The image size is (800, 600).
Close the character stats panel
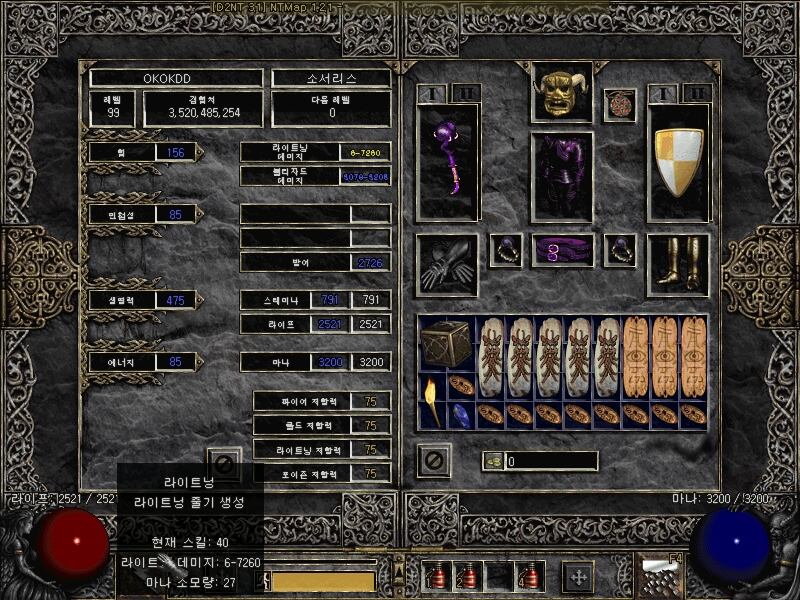pyautogui.click(x=224, y=463)
